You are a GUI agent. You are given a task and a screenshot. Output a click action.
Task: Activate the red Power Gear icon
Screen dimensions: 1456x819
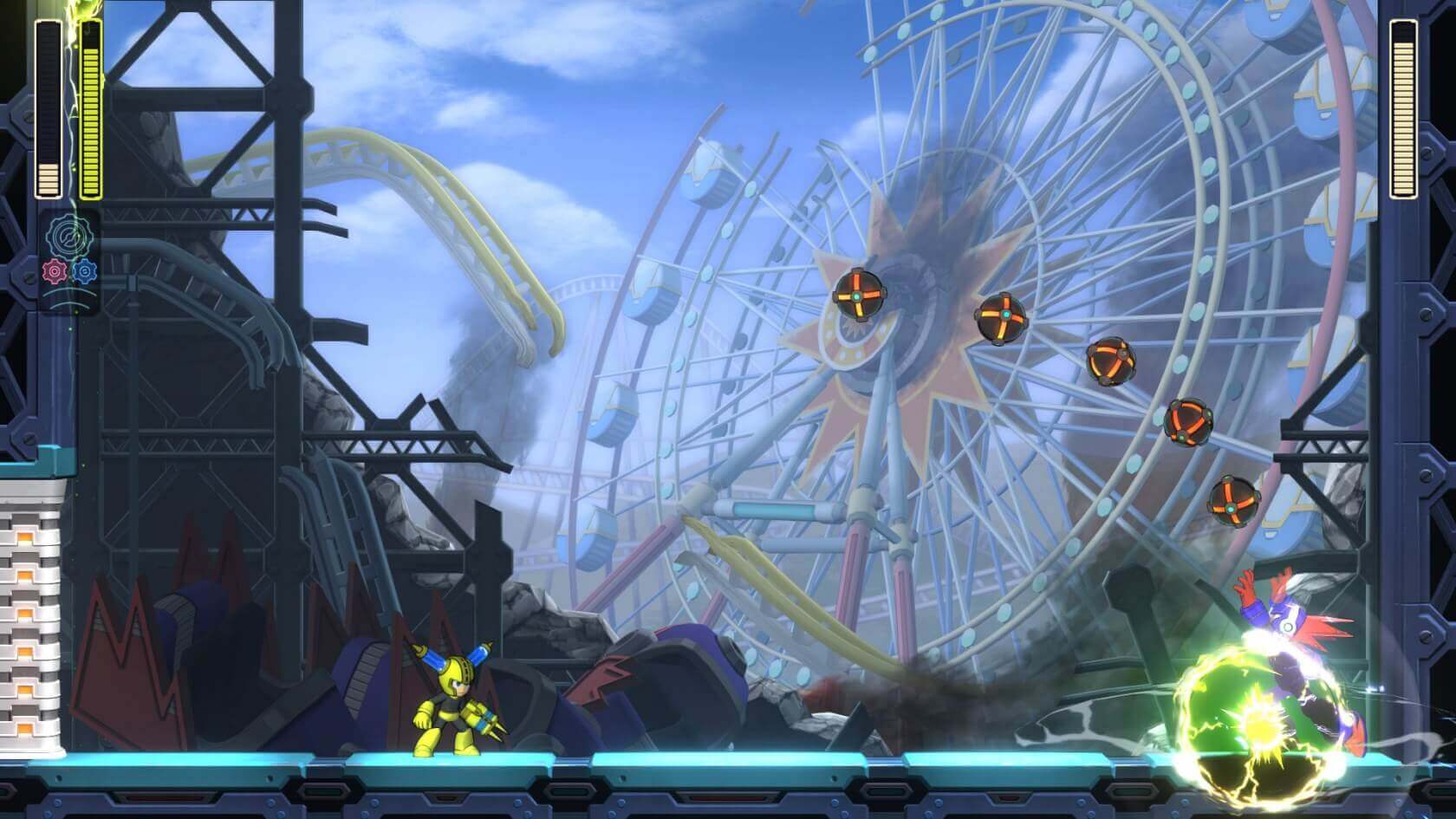(x=56, y=272)
